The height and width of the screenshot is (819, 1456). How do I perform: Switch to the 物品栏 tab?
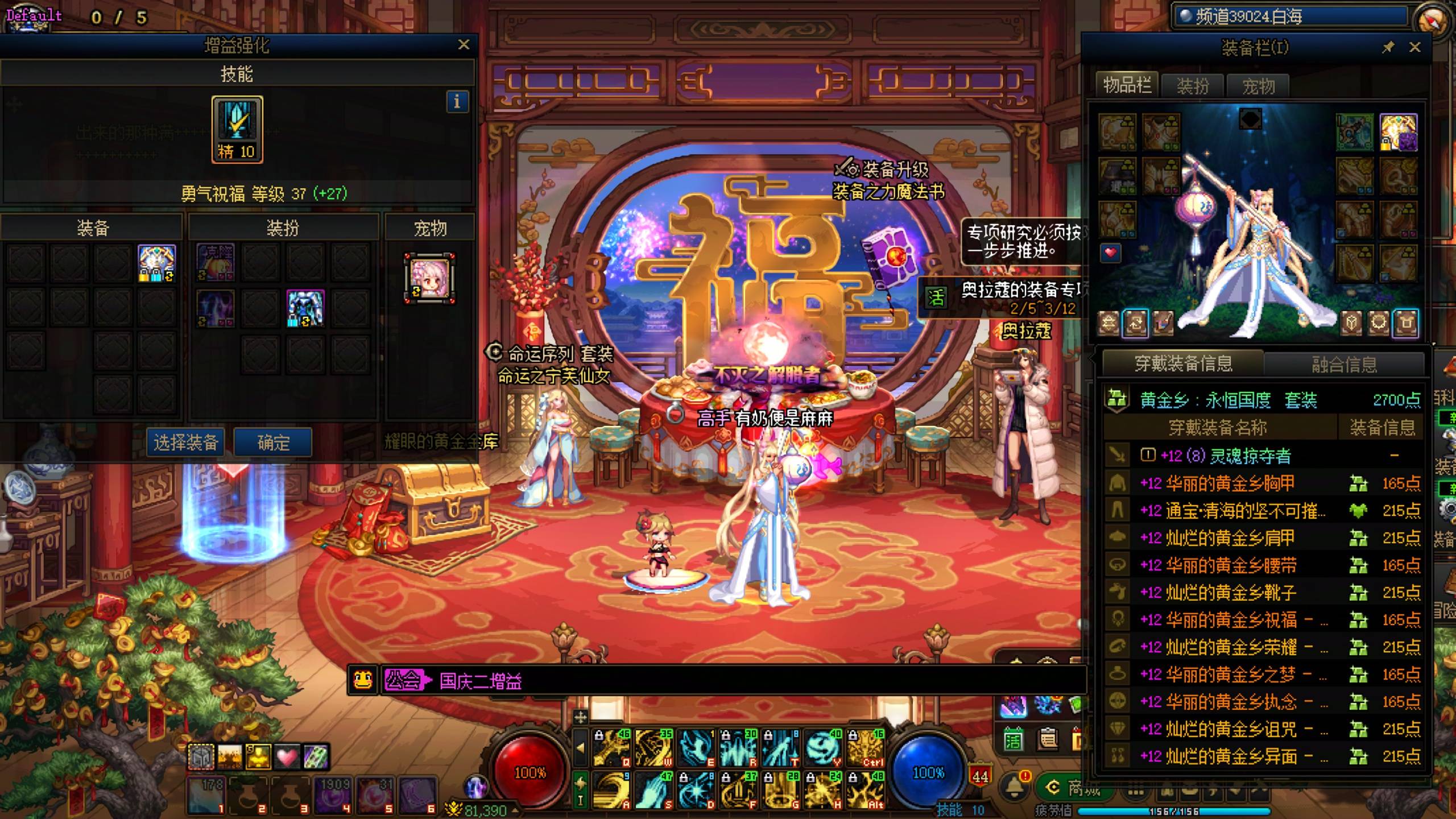[x=1127, y=86]
